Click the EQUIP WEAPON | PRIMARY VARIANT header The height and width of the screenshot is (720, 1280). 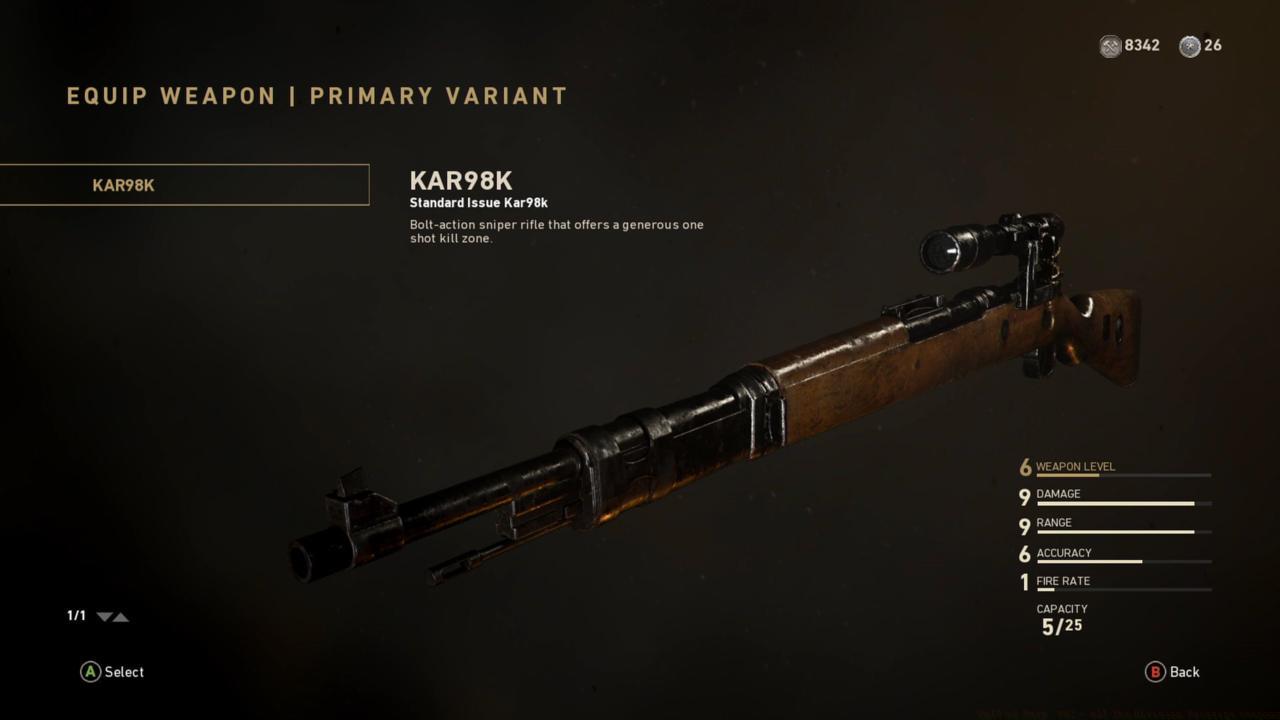click(x=315, y=96)
